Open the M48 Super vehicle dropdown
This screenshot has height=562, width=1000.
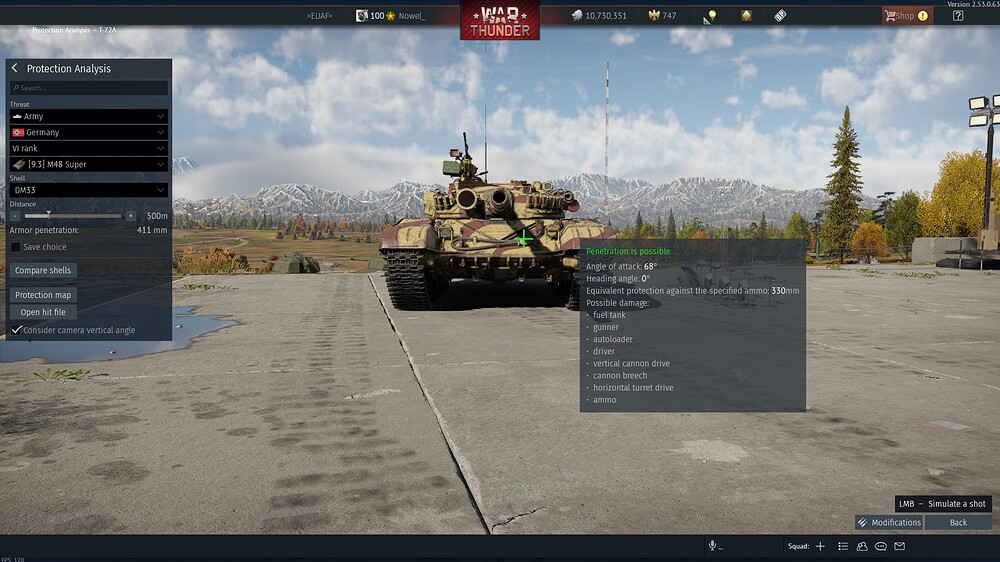pos(88,164)
